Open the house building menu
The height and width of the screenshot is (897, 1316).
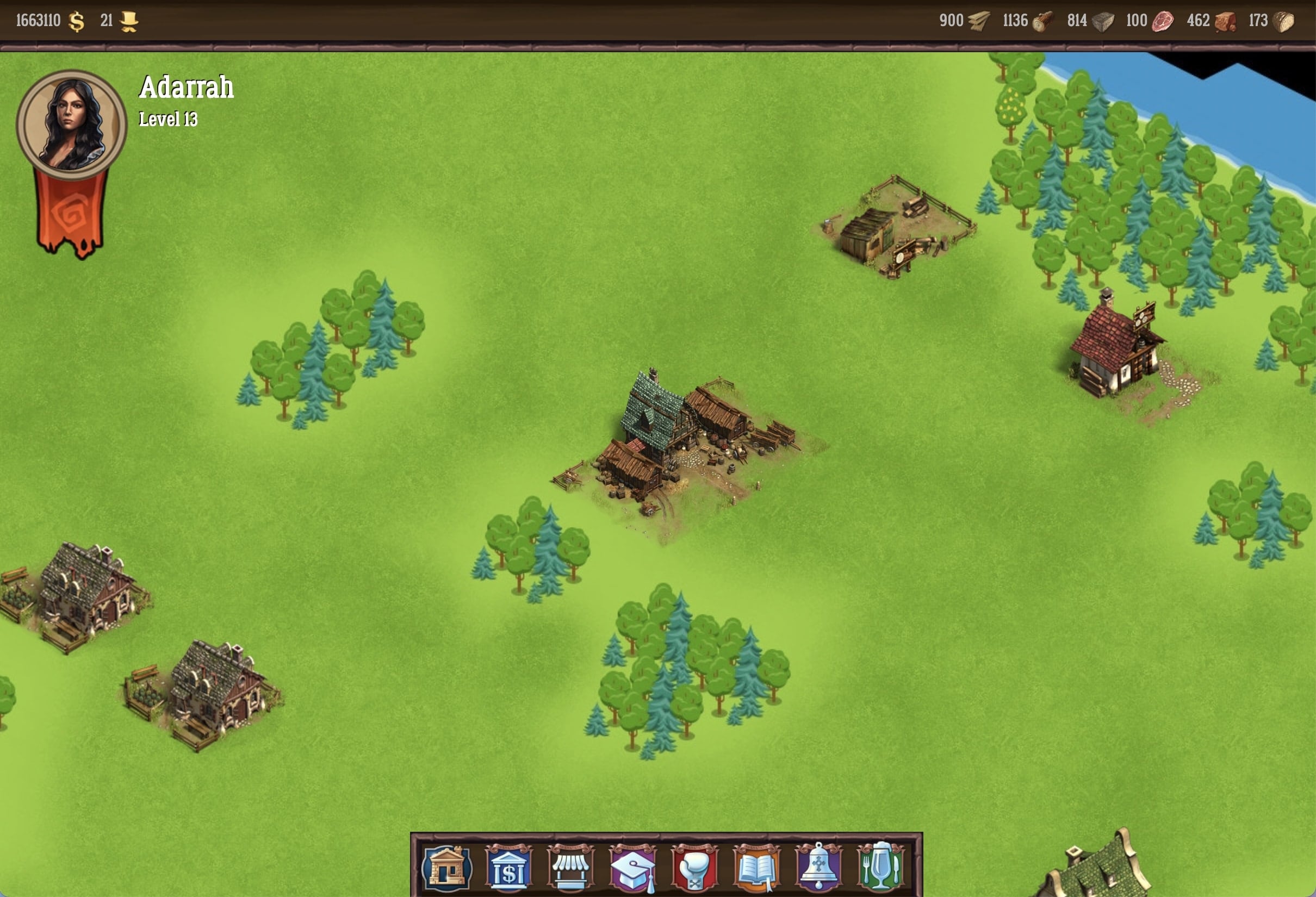pos(447,867)
